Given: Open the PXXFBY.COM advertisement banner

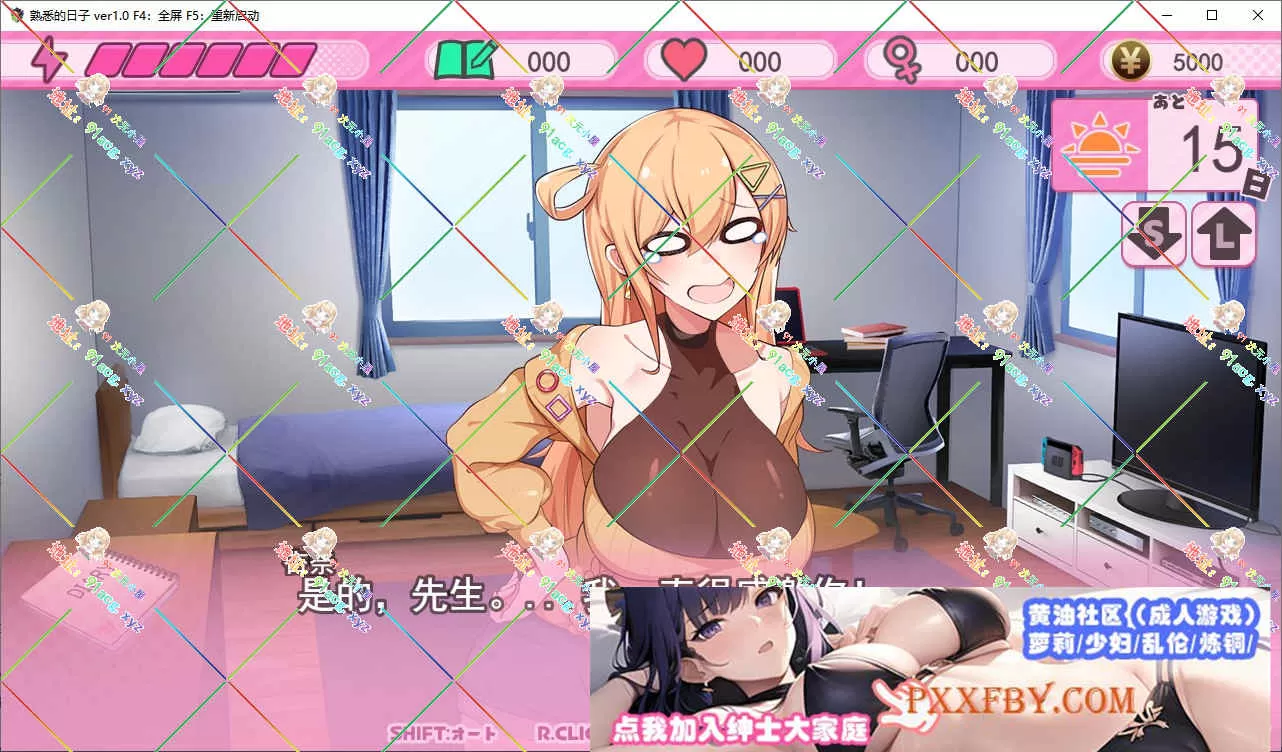Looking at the screenshot, I should [935, 668].
